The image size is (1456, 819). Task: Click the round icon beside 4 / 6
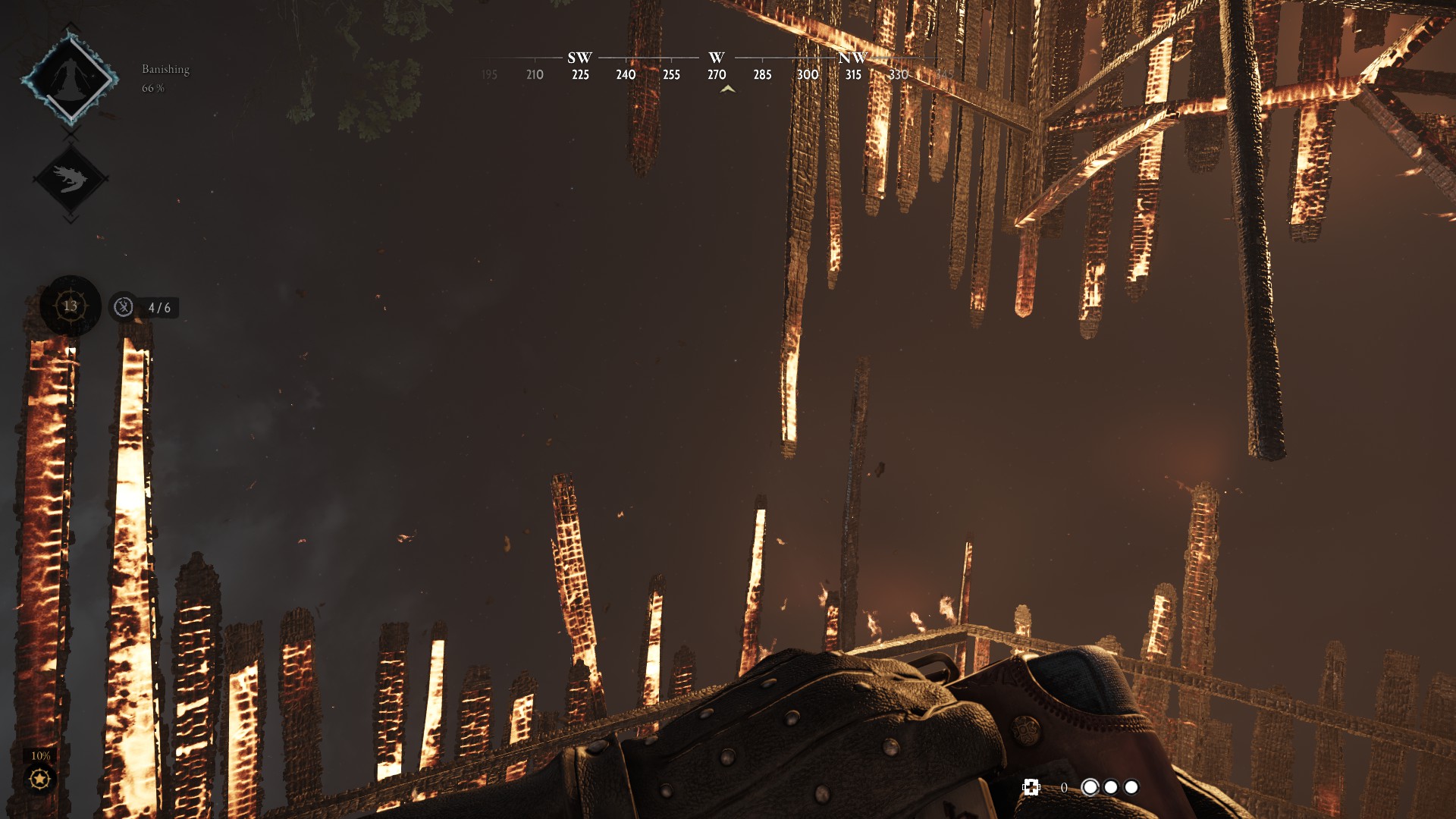[124, 307]
